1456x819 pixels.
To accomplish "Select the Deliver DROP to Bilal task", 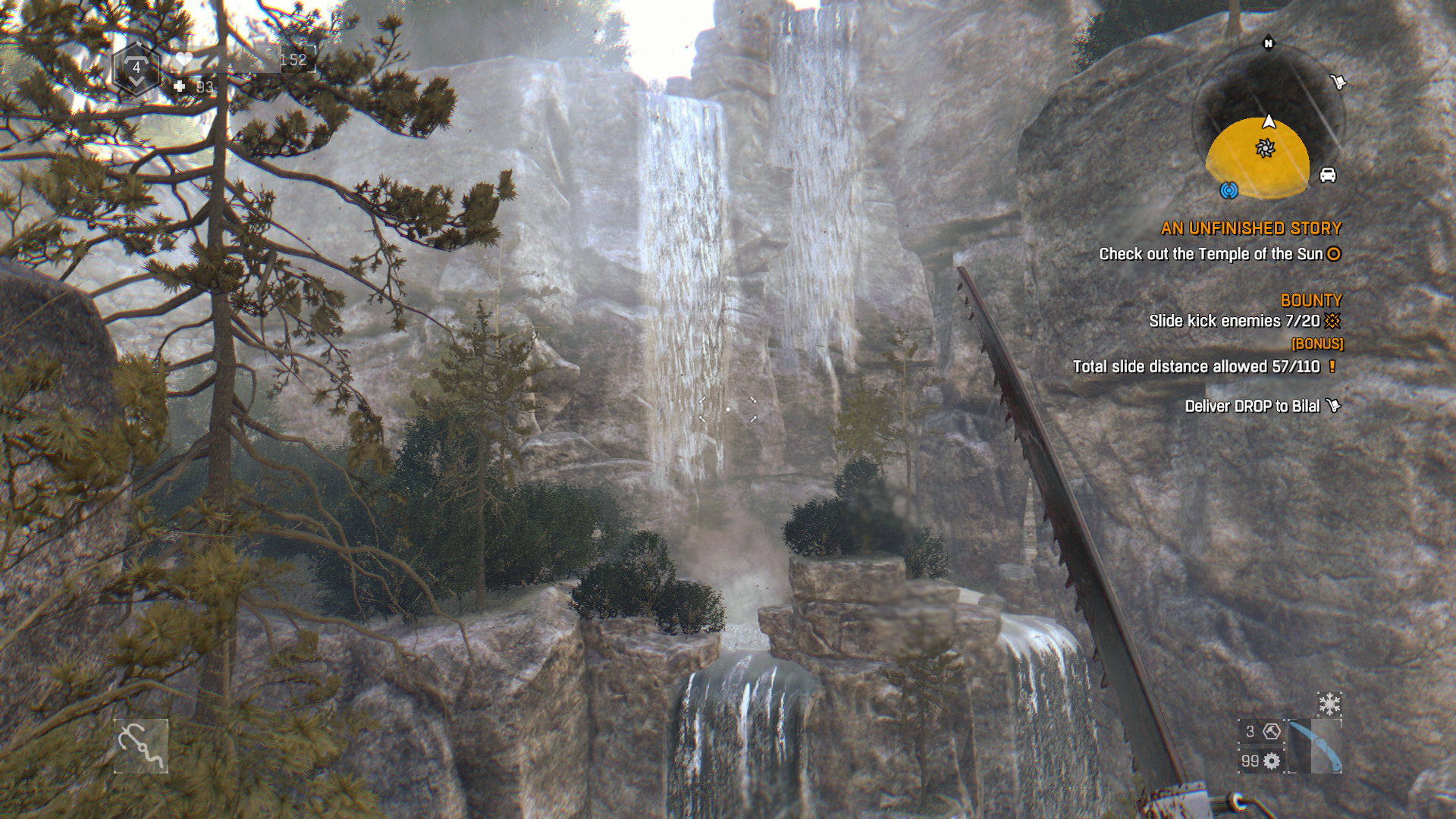I will coord(1252,406).
